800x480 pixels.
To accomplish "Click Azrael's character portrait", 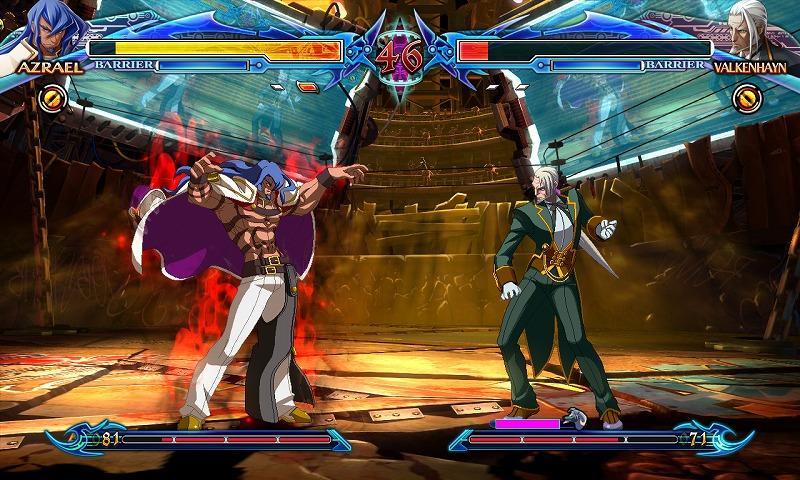I will point(45,30).
